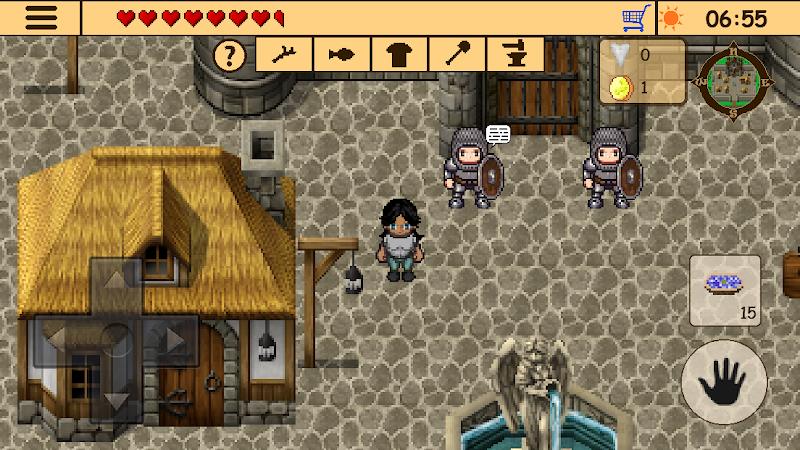Open the hamburger main menu
The height and width of the screenshot is (450, 800).
click(x=40, y=18)
